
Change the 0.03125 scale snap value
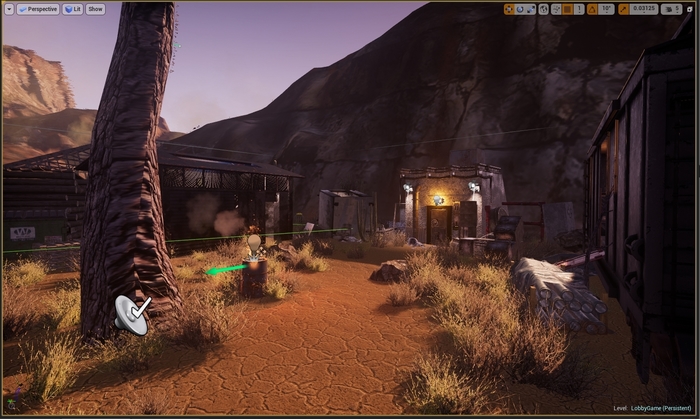(644, 9)
